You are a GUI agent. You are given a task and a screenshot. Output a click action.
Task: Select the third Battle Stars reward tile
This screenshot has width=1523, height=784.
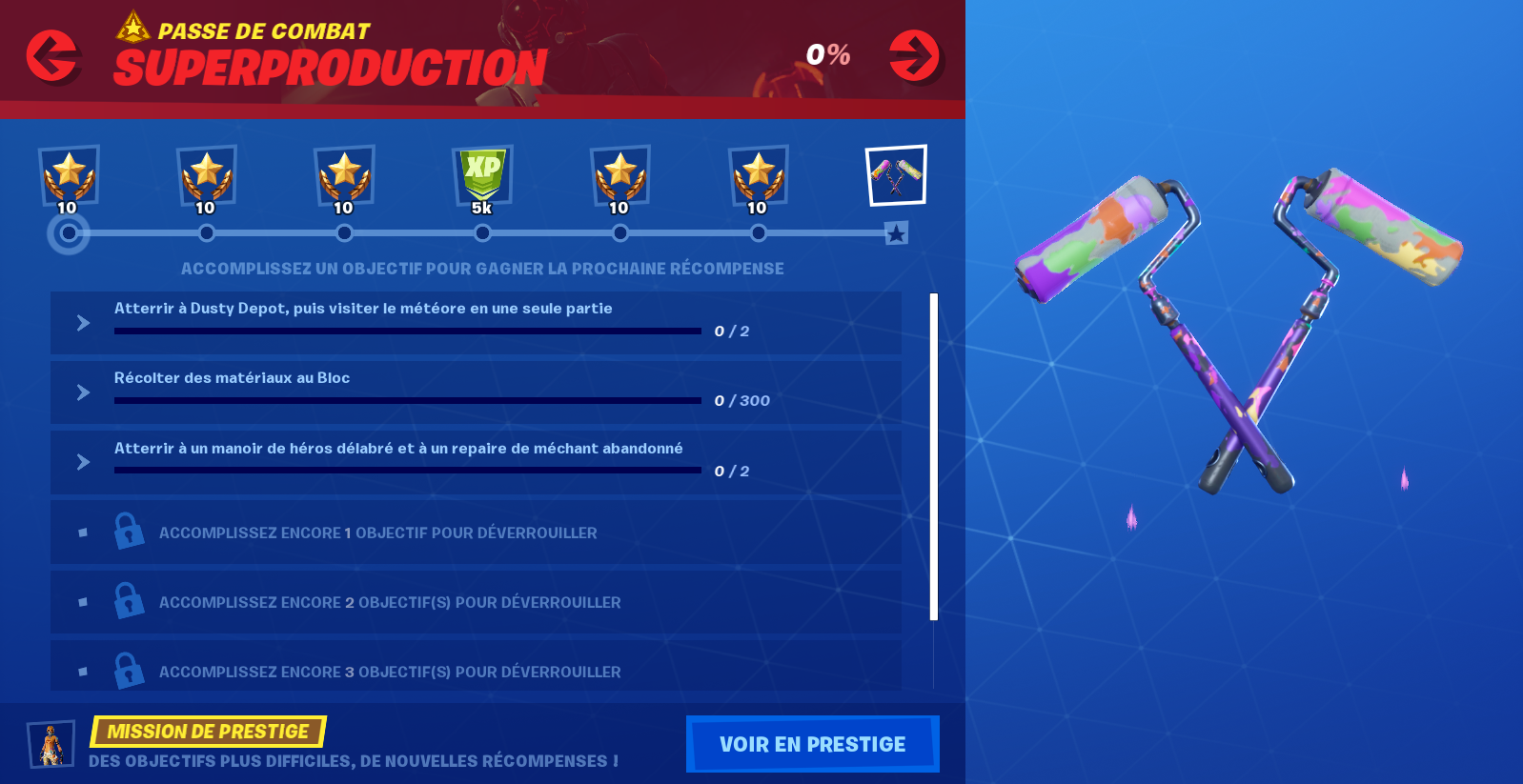pos(344,176)
